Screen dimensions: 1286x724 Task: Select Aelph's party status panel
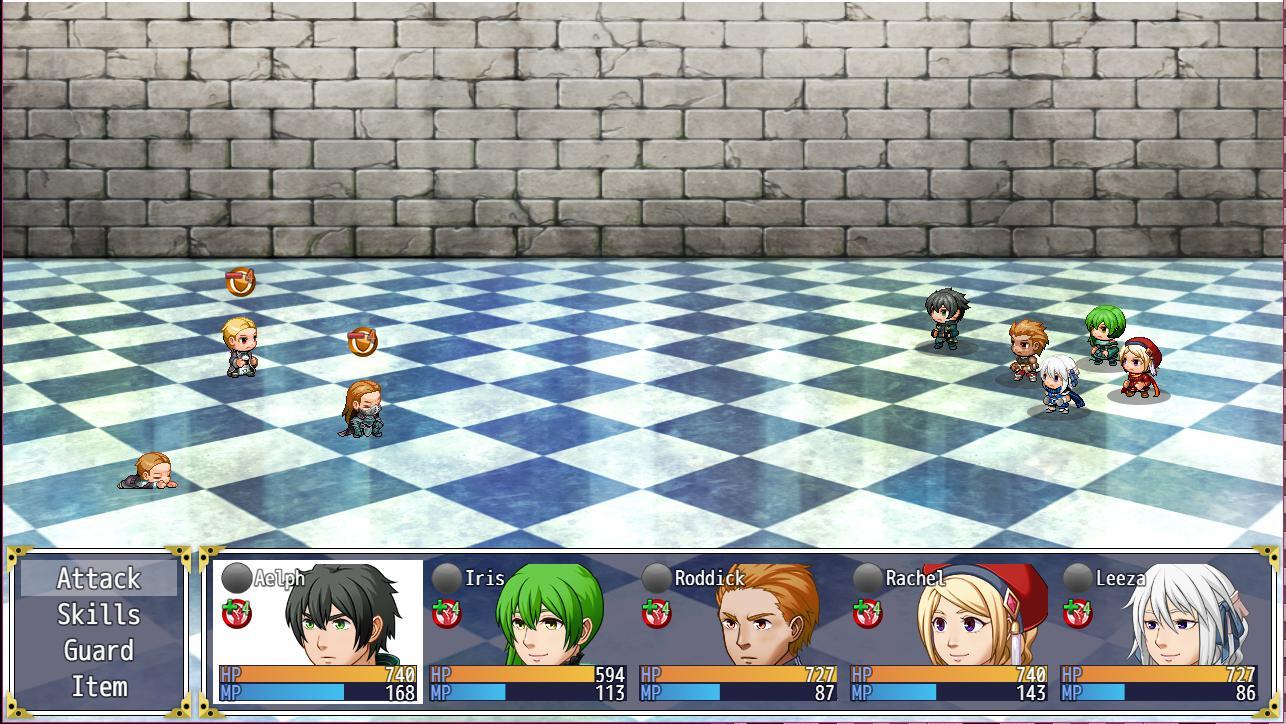click(x=318, y=631)
